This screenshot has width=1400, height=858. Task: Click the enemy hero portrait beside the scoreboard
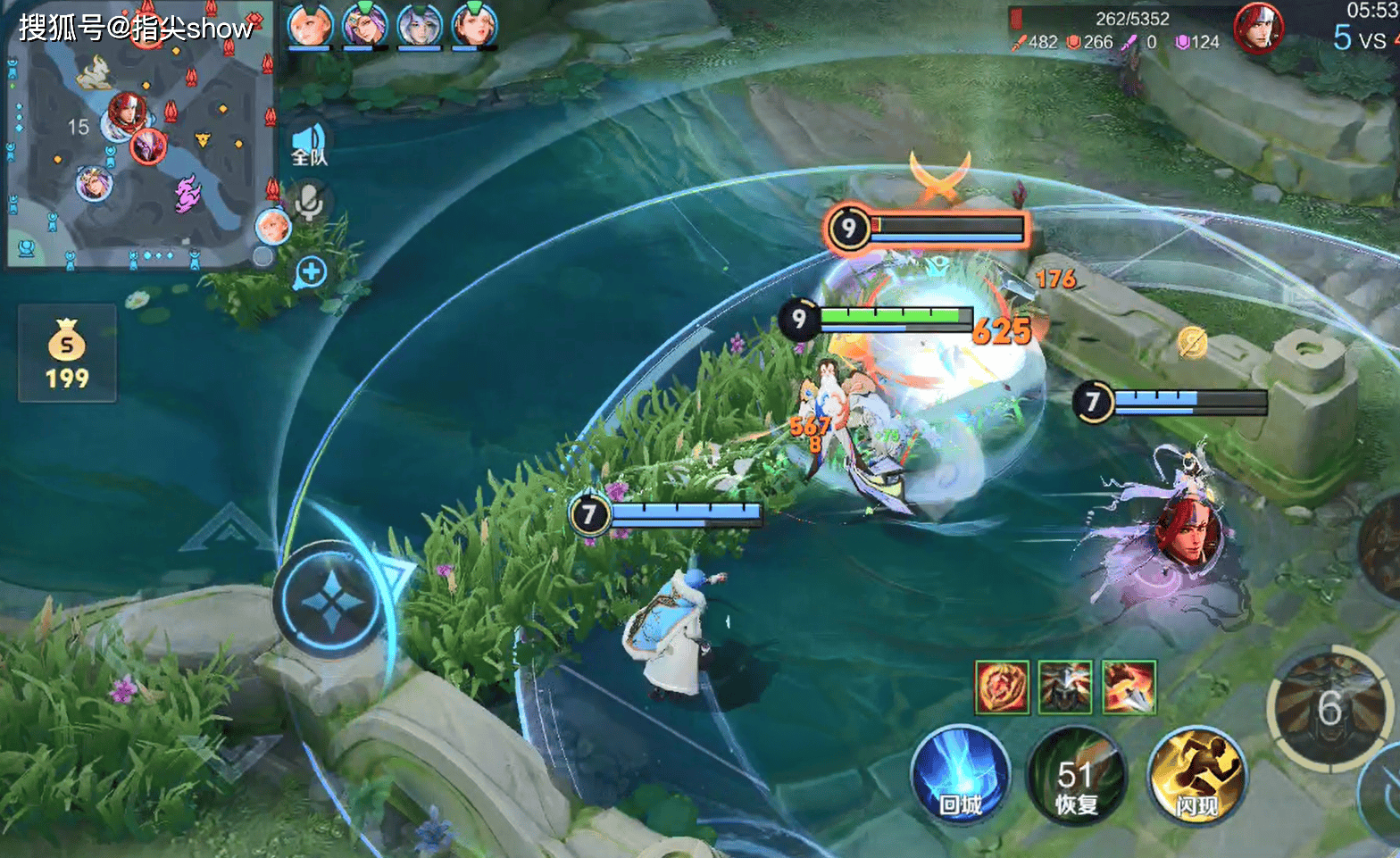pos(1258,27)
